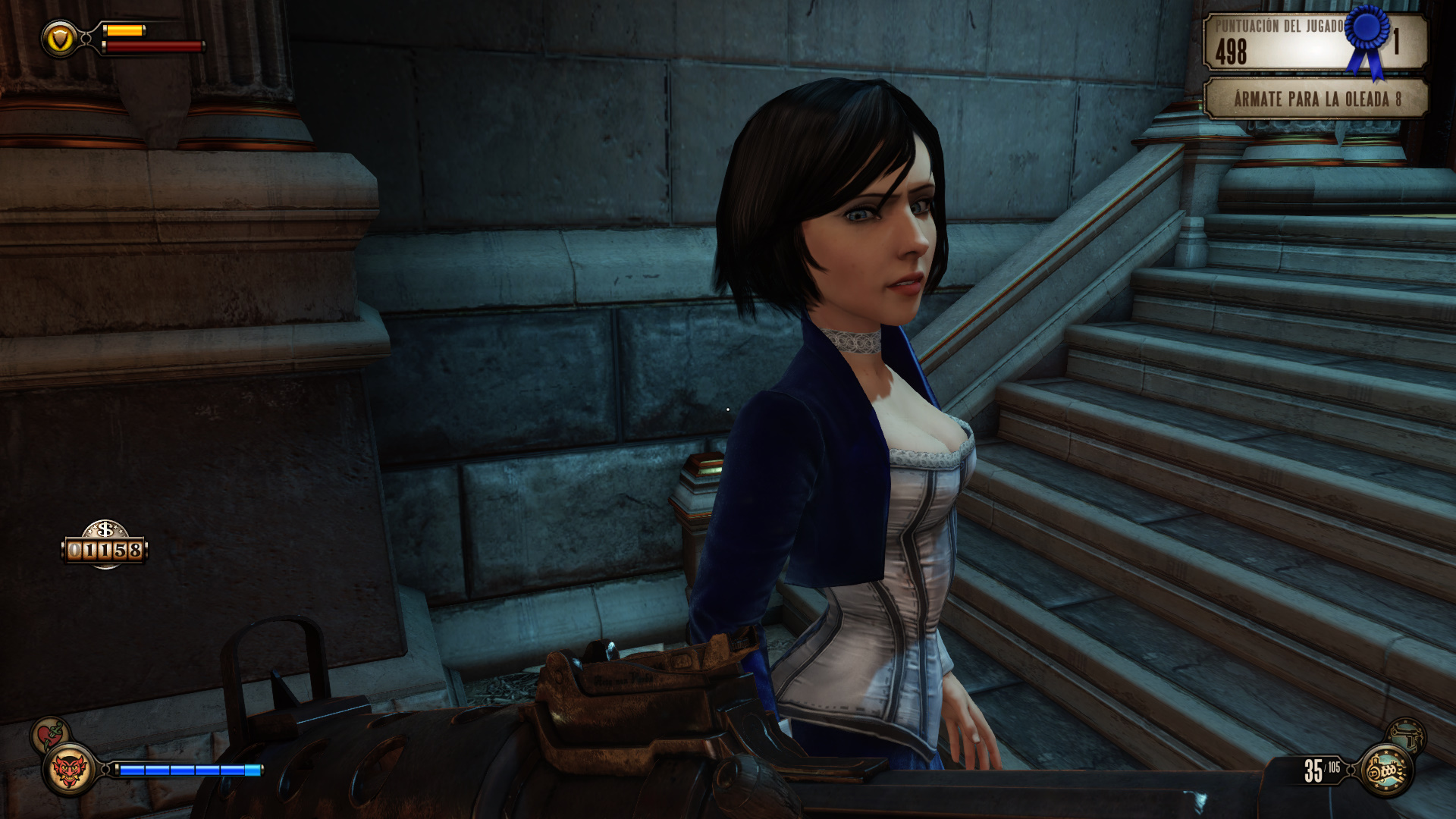Screen dimensions: 1456x819
Task: Click the "Ármate para la oleada 8" objective banner
Action: [1316, 99]
